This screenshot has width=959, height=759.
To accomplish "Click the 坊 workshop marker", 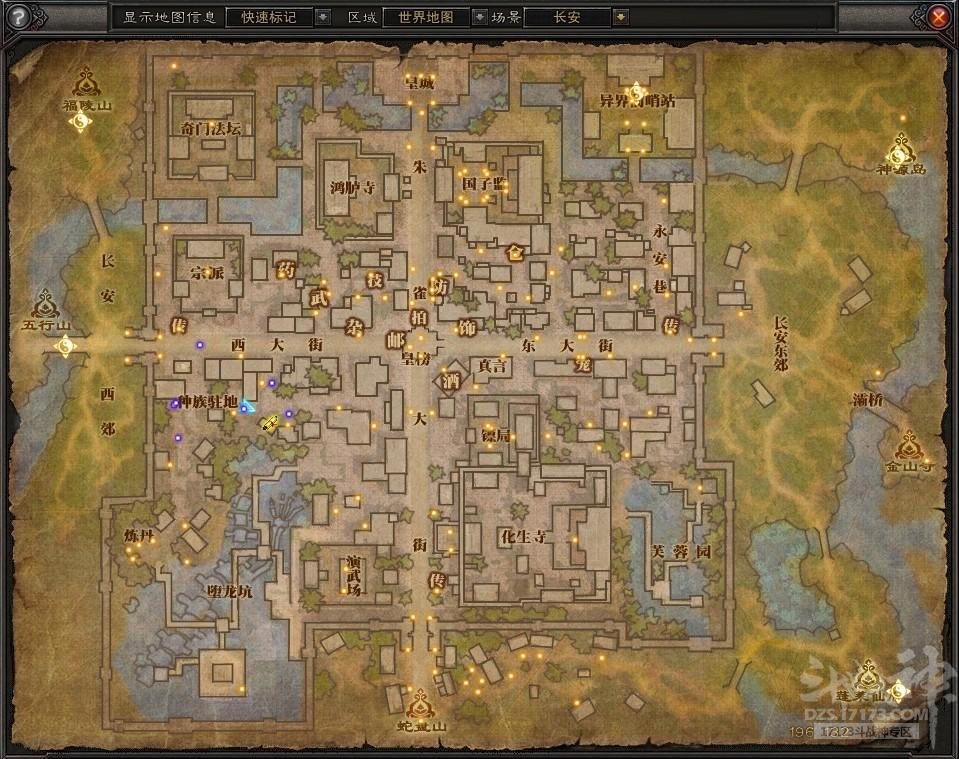I will point(441,285).
